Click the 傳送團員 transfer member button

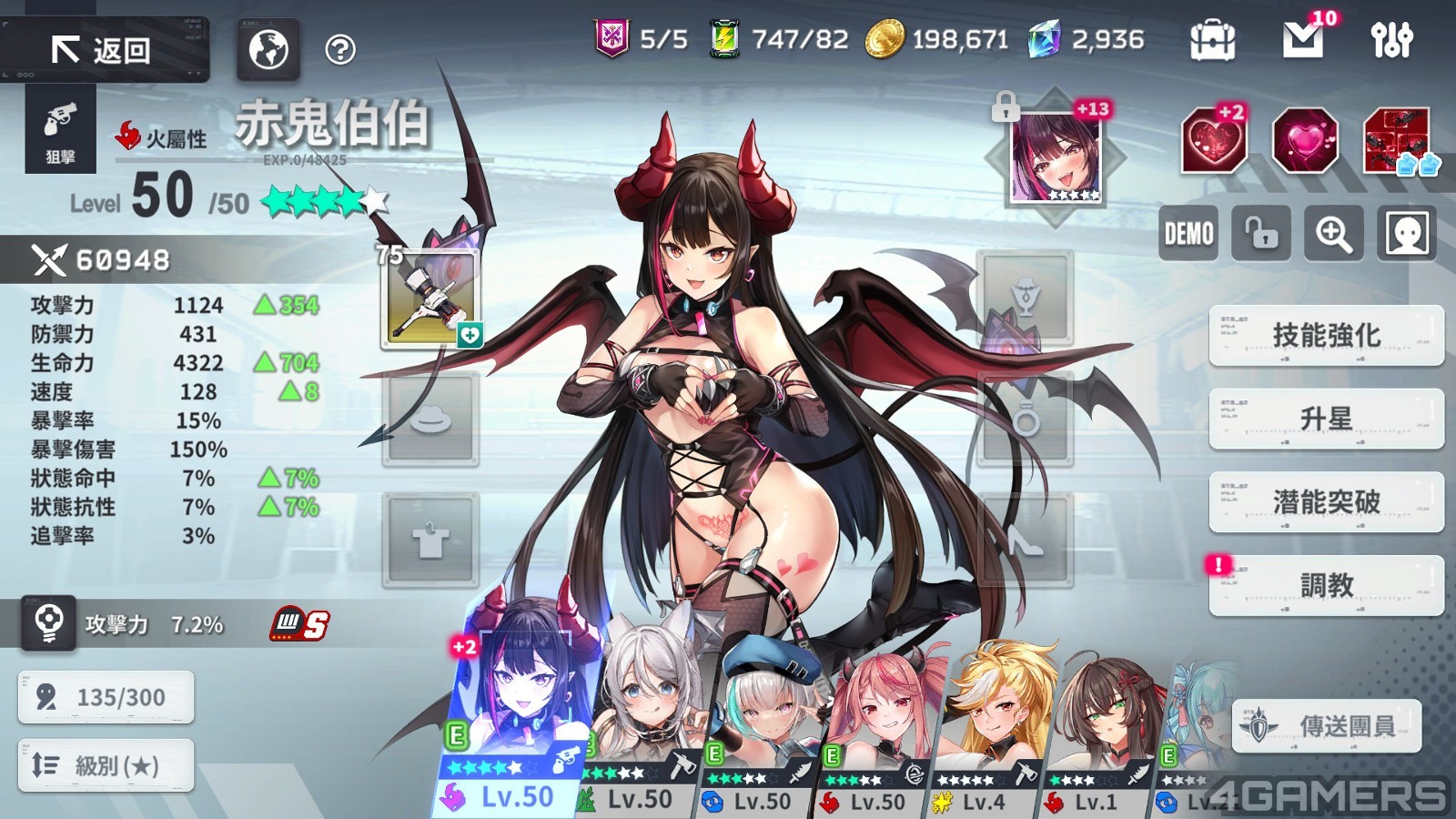[x=1328, y=726]
